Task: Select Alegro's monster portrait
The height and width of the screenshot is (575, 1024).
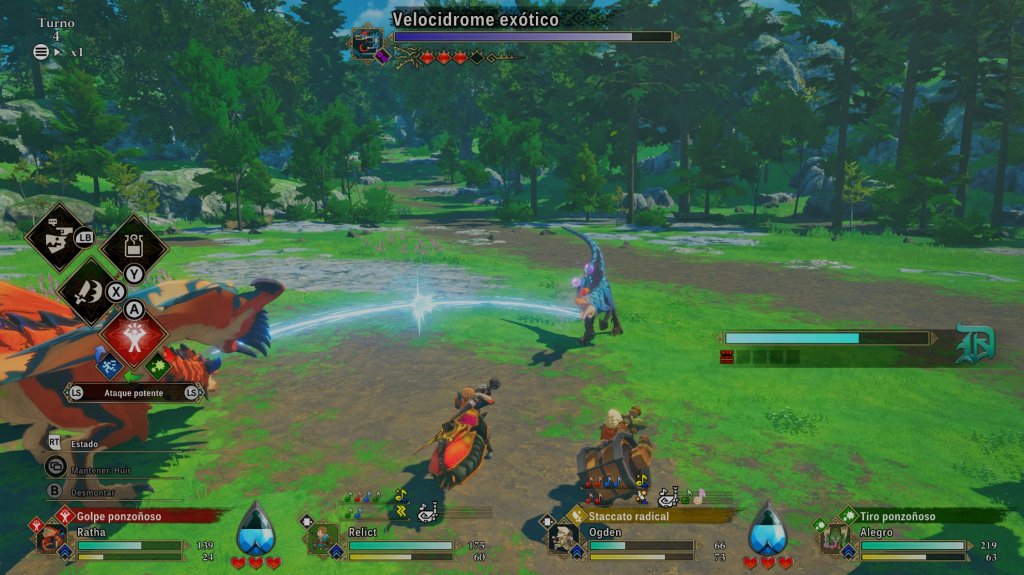Action: (834, 539)
